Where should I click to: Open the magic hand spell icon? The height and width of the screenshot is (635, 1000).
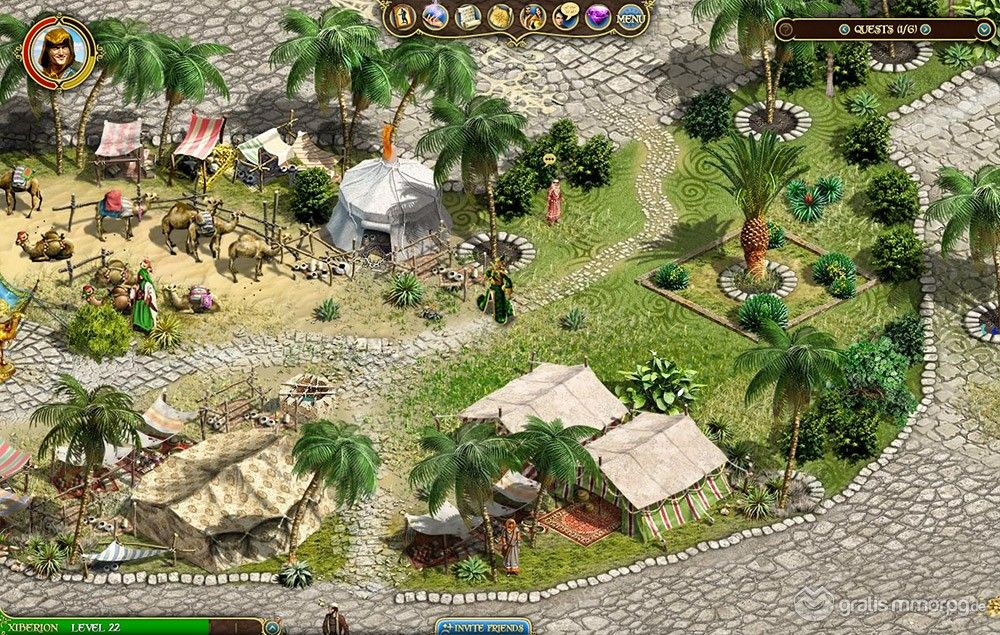[435, 16]
